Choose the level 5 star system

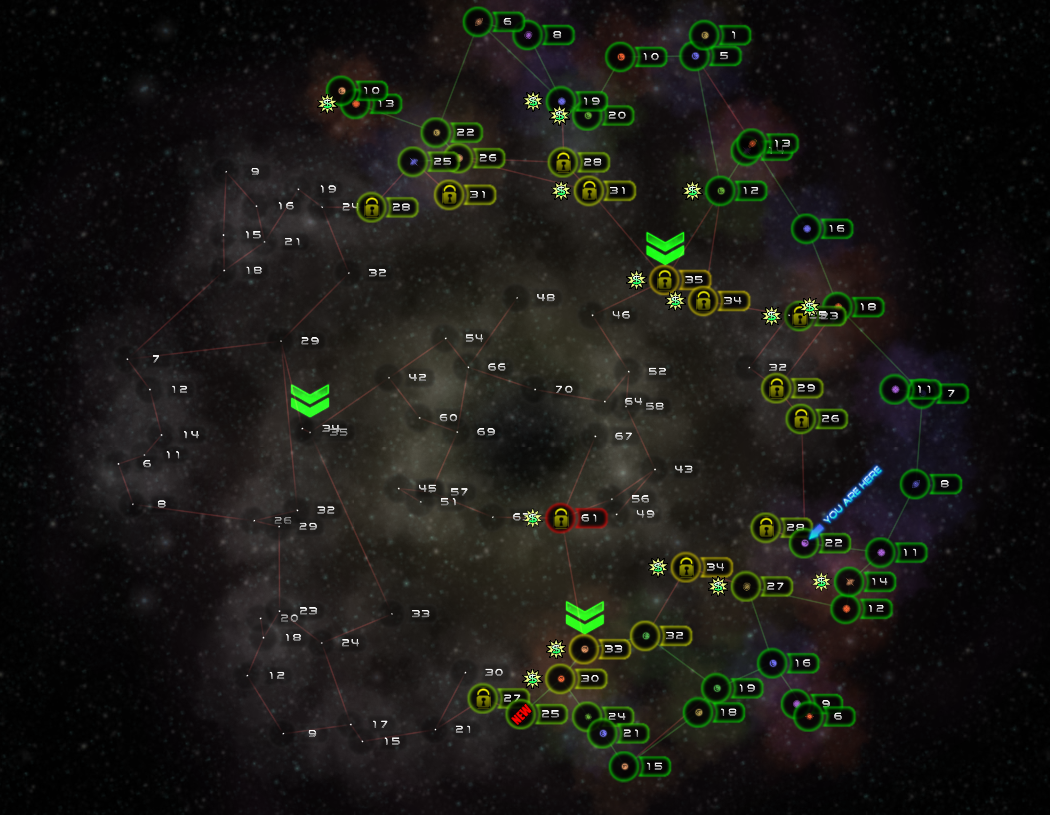(x=695, y=56)
